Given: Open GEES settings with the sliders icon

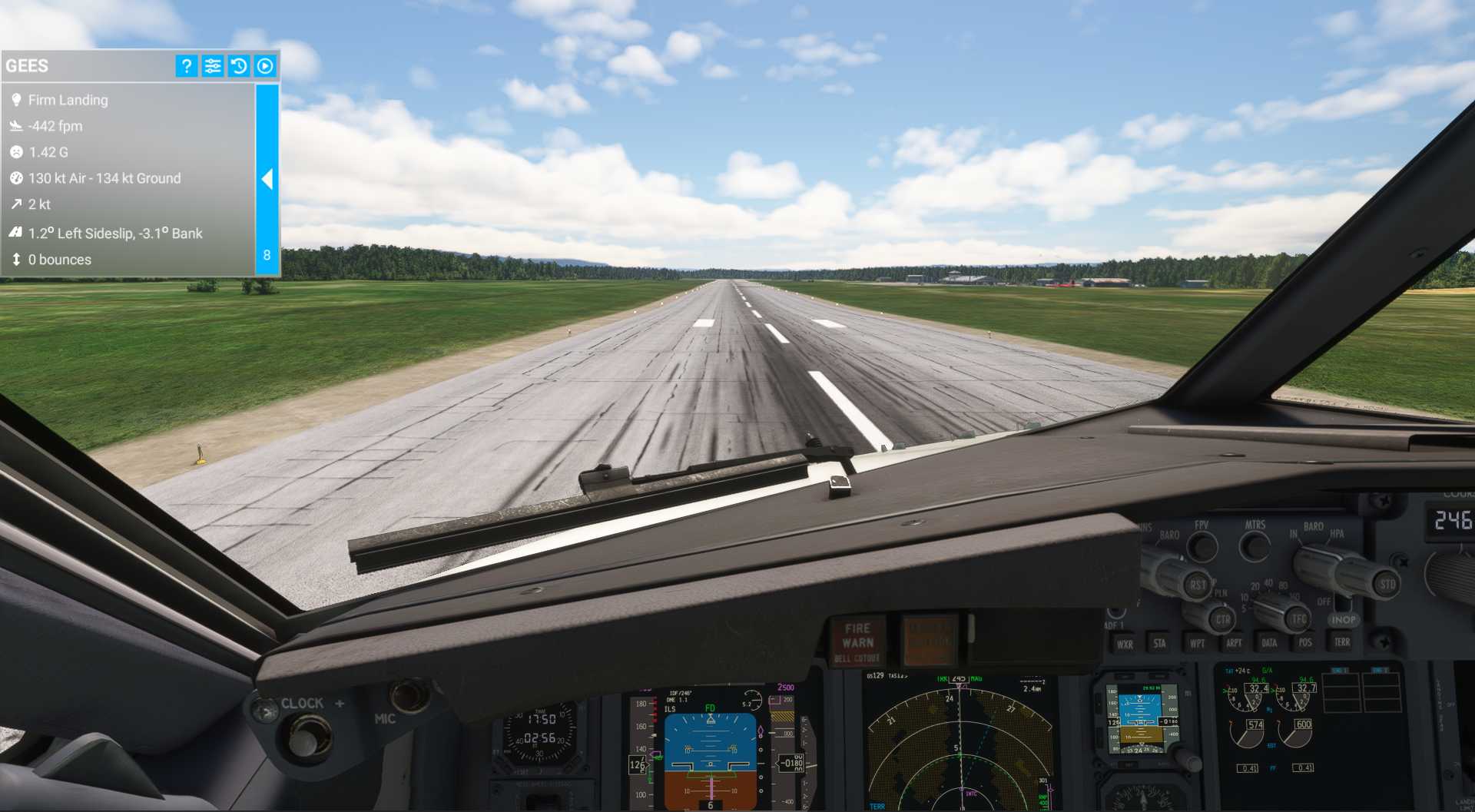Looking at the screenshot, I should pos(213,66).
